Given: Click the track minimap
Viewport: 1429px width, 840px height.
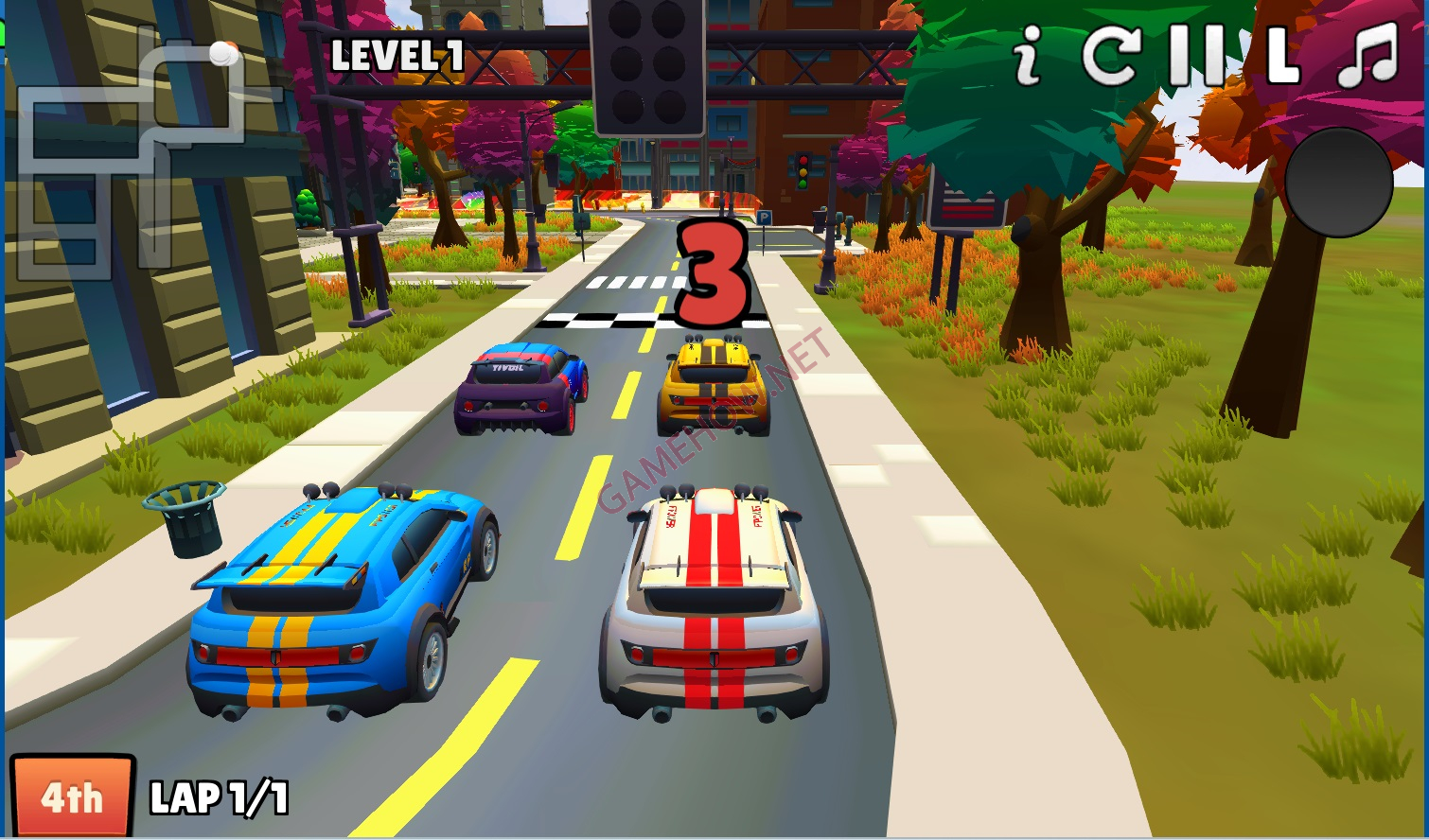Looking at the screenshot, I should tap(142, 151).
